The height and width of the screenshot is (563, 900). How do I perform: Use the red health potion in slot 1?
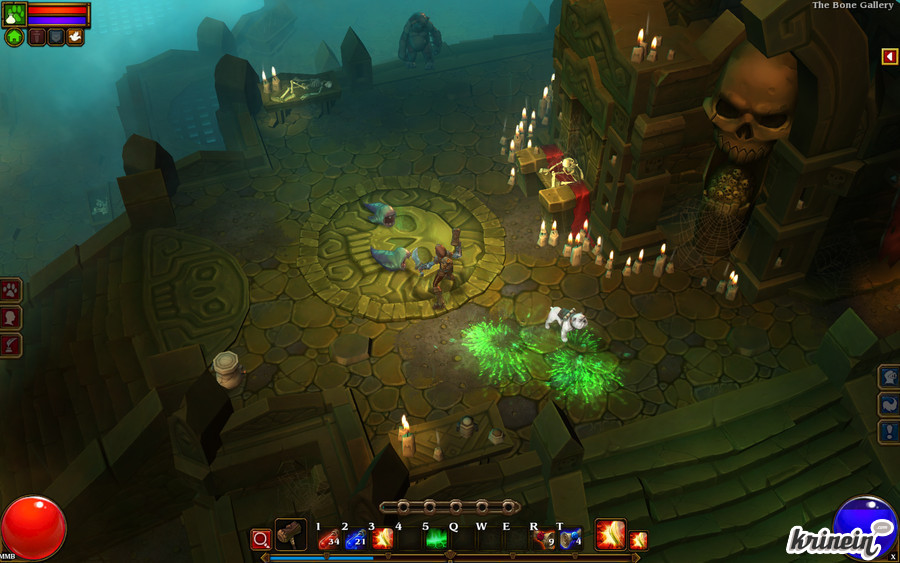(x=329, y=539)
